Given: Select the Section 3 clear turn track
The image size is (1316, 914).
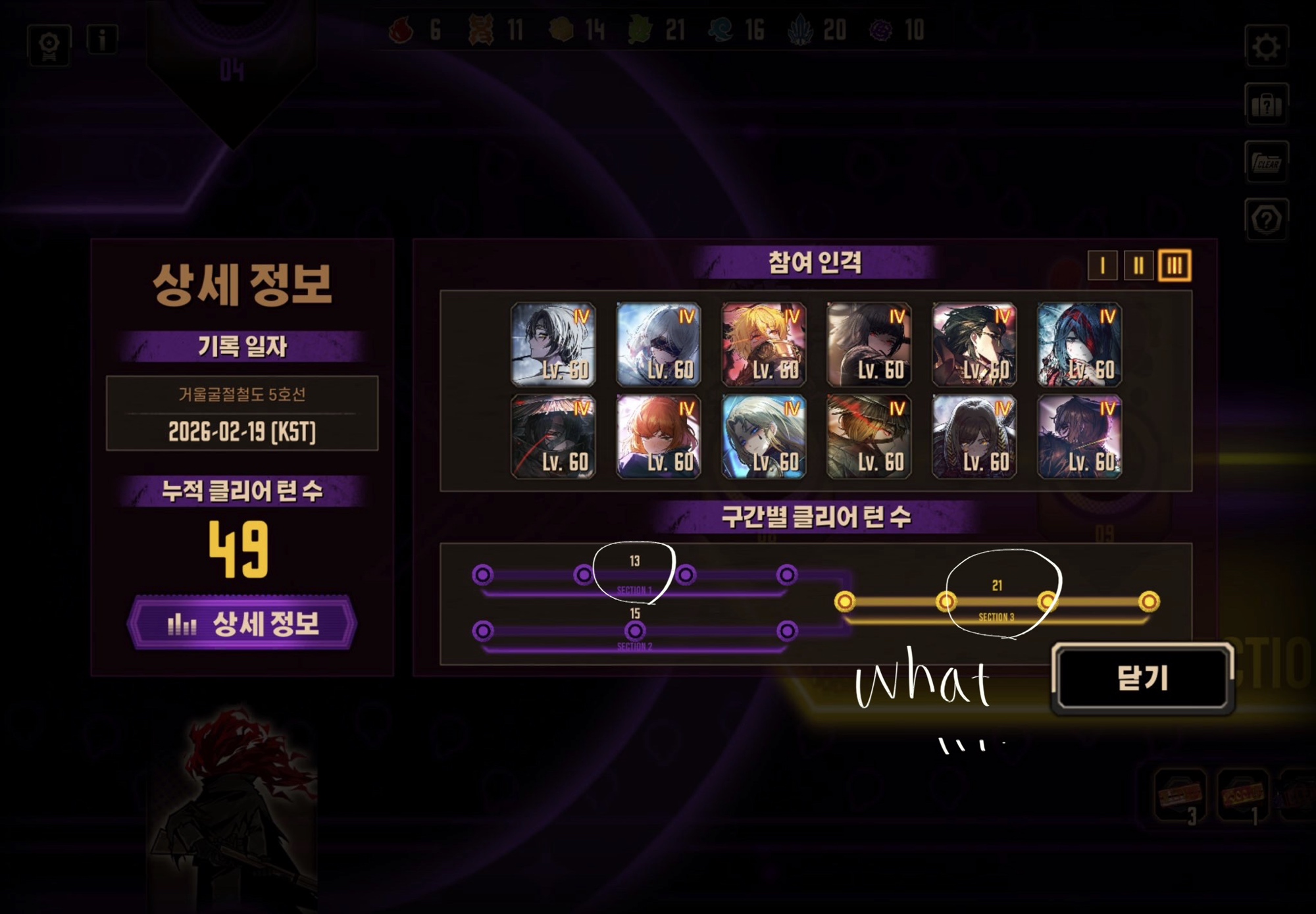Looking at the screenshot, I should (x=996, y=602).
